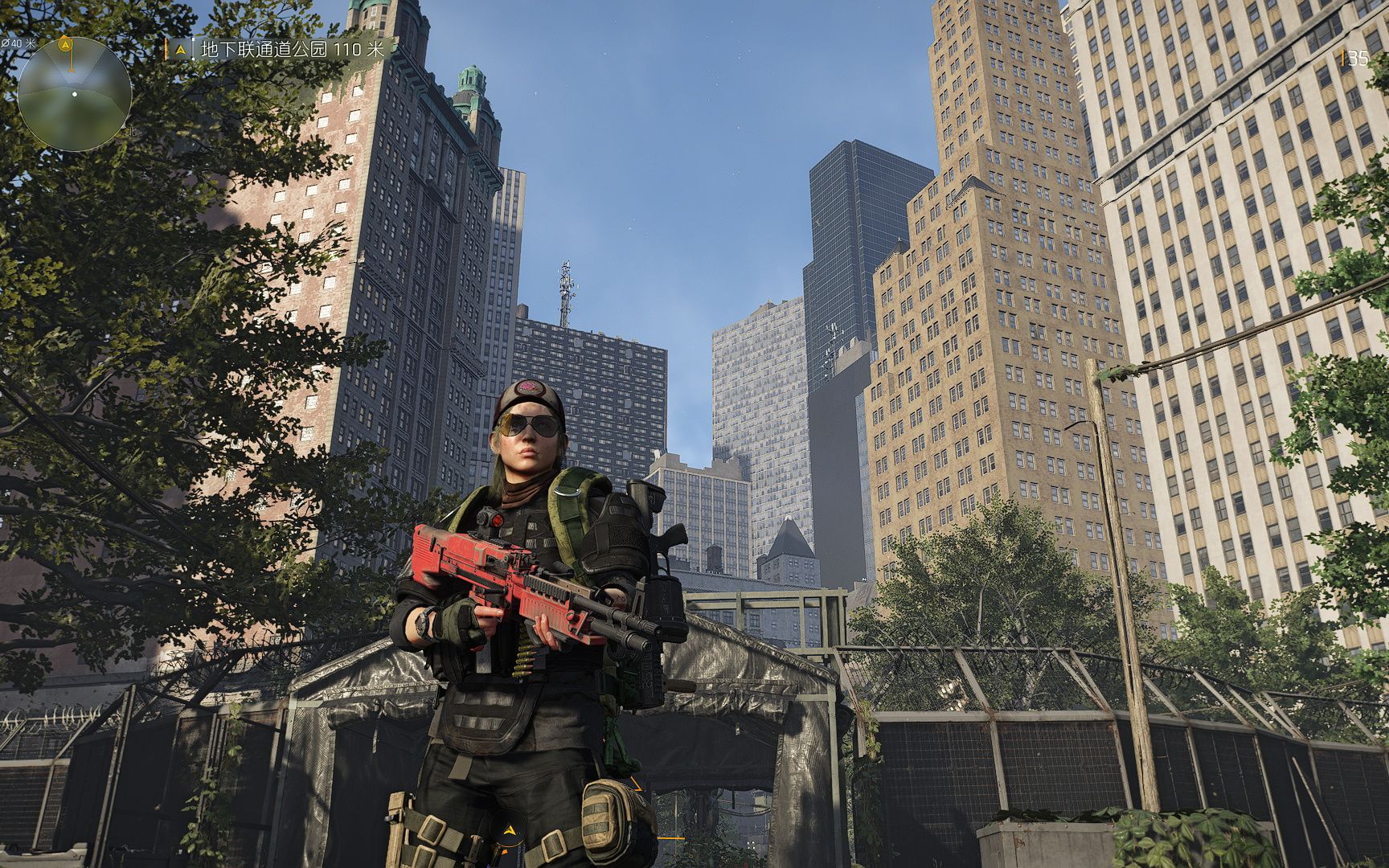The height and width of the screenshot is (868, 1389).
Task: Select the on-screen waypoint marker near the character's belt
Action: 509,831
